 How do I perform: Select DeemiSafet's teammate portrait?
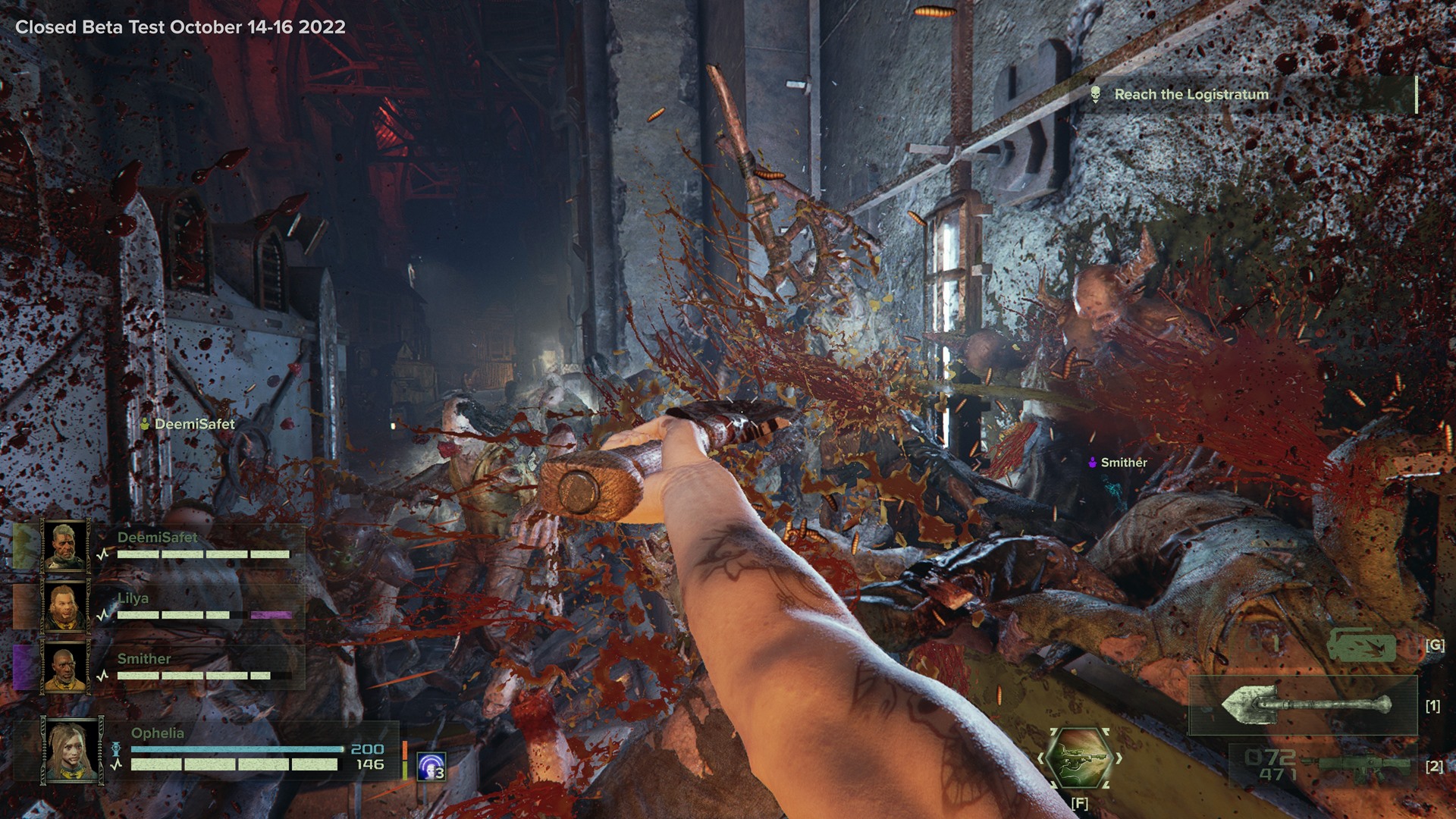66,545
